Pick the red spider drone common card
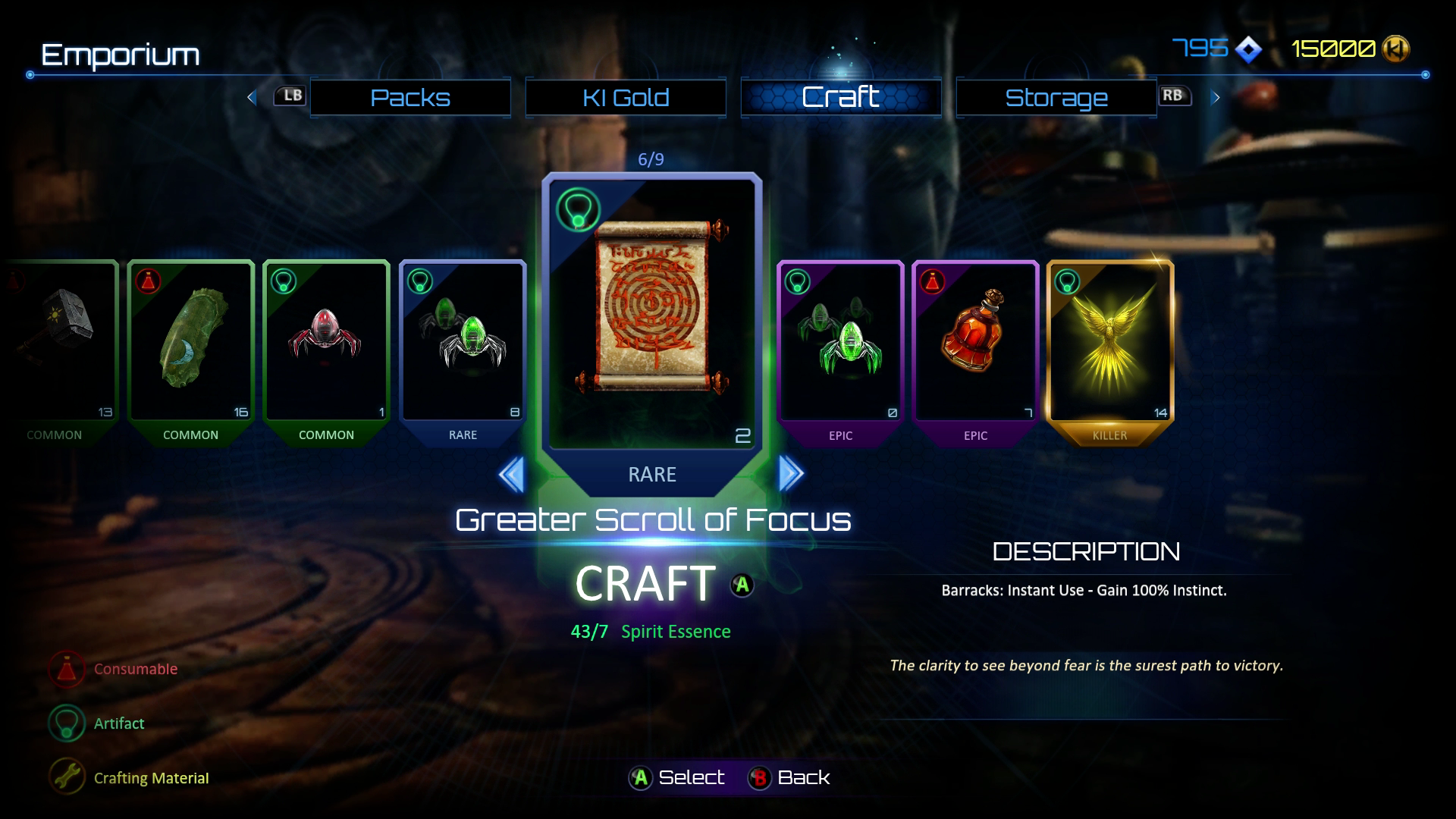Viewport: 1456px width, 819px height. tap(326, 341)
